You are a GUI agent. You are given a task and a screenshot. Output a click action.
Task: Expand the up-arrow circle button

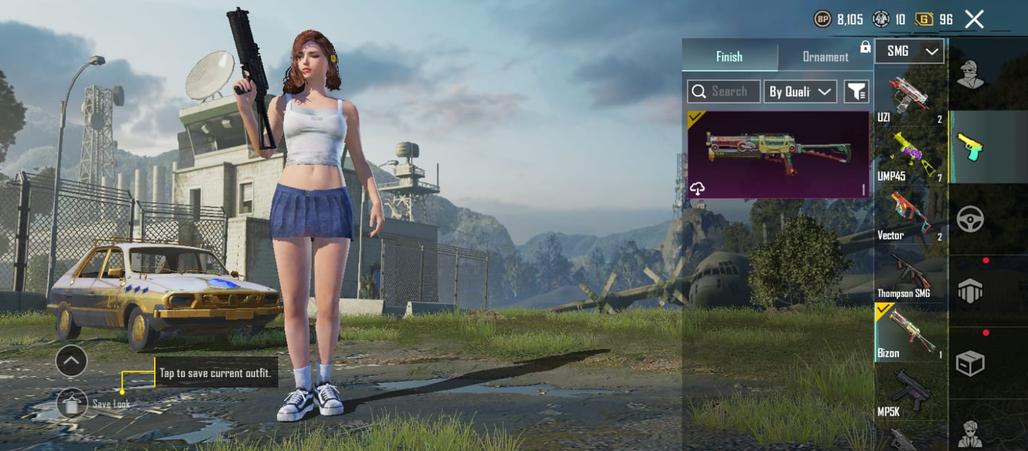click(71, 360)
